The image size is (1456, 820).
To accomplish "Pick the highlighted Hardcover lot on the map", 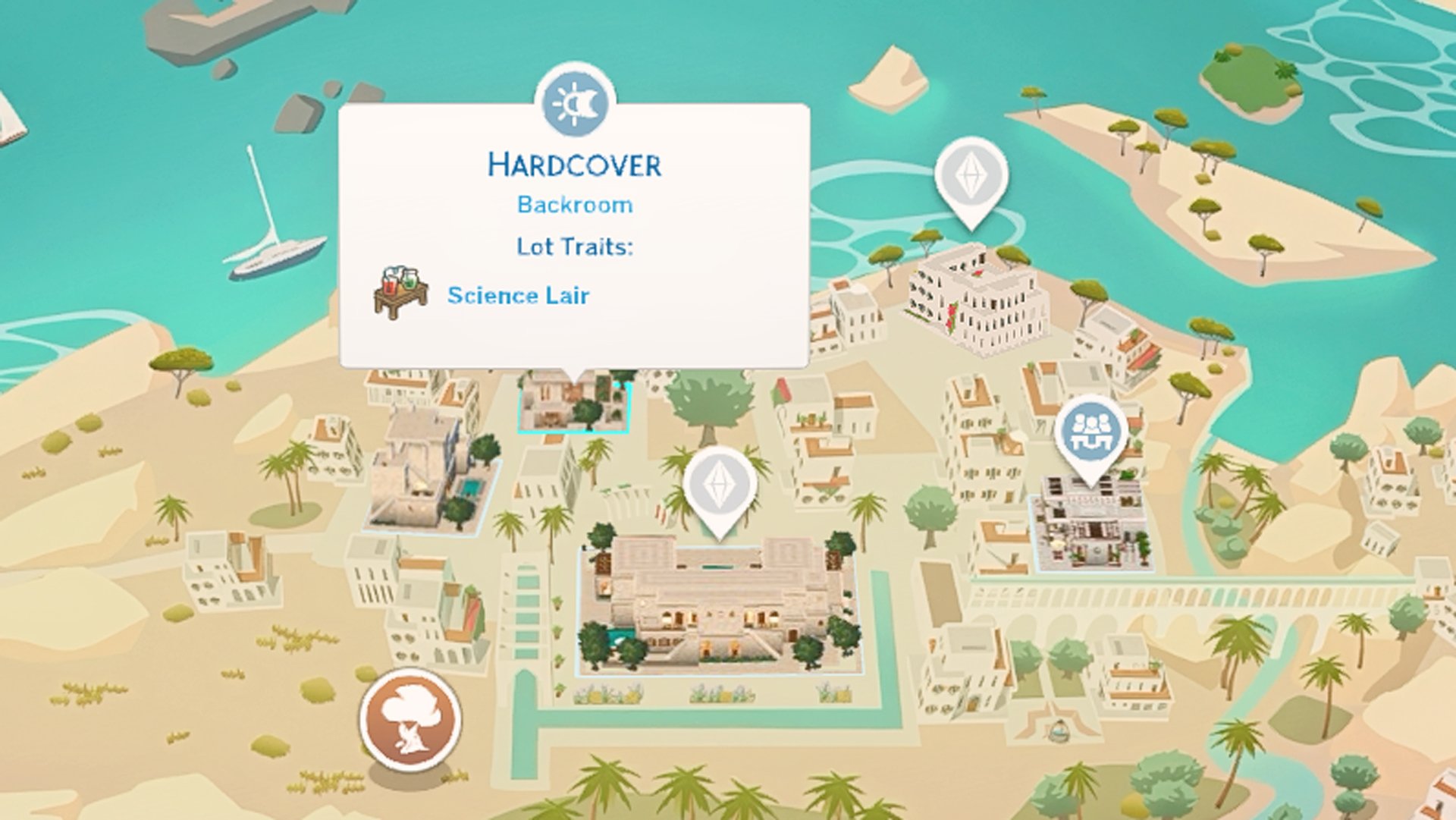I will pos(573,406).
